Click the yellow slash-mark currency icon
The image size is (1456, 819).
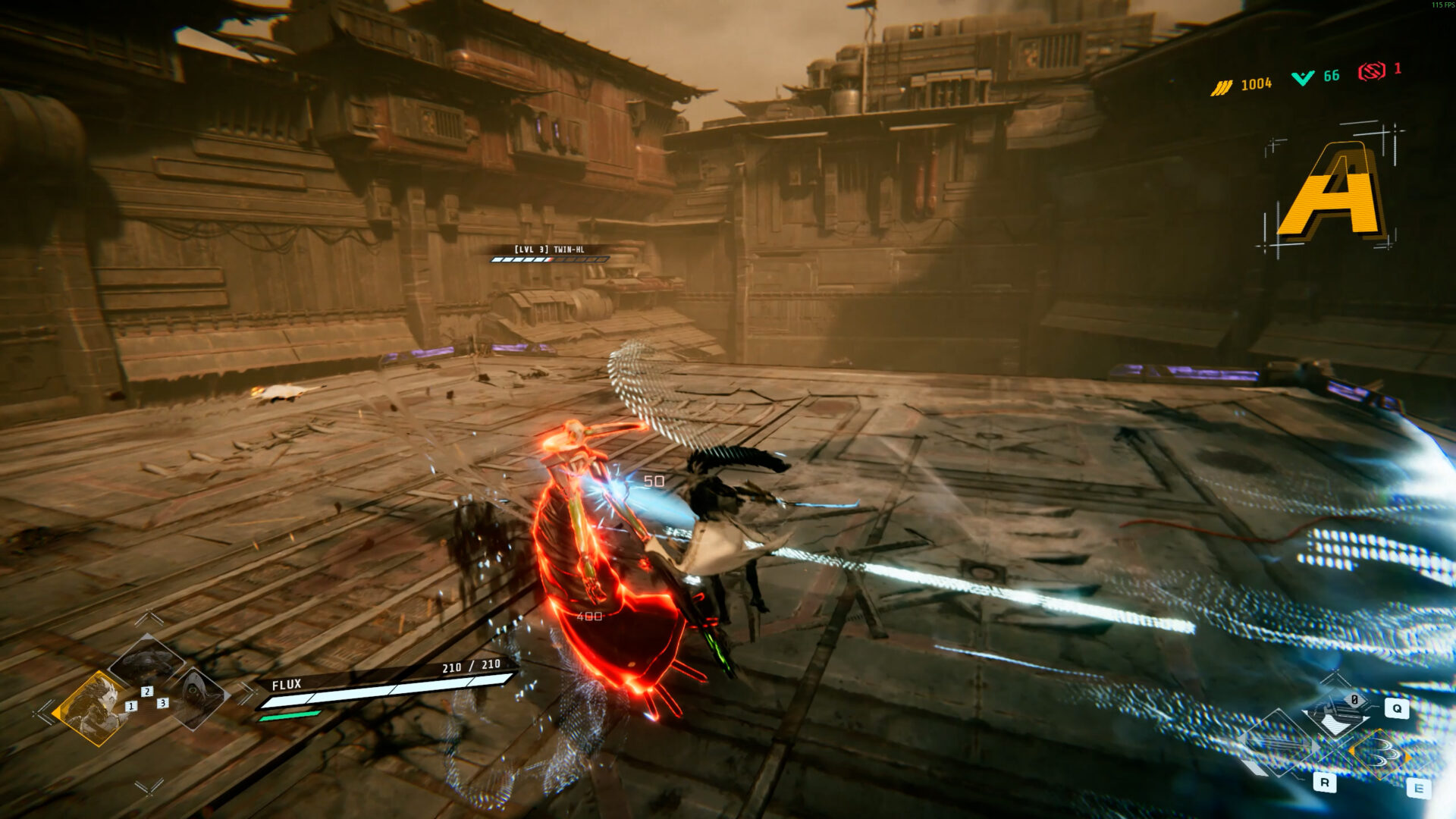(x=1221, y=87)
